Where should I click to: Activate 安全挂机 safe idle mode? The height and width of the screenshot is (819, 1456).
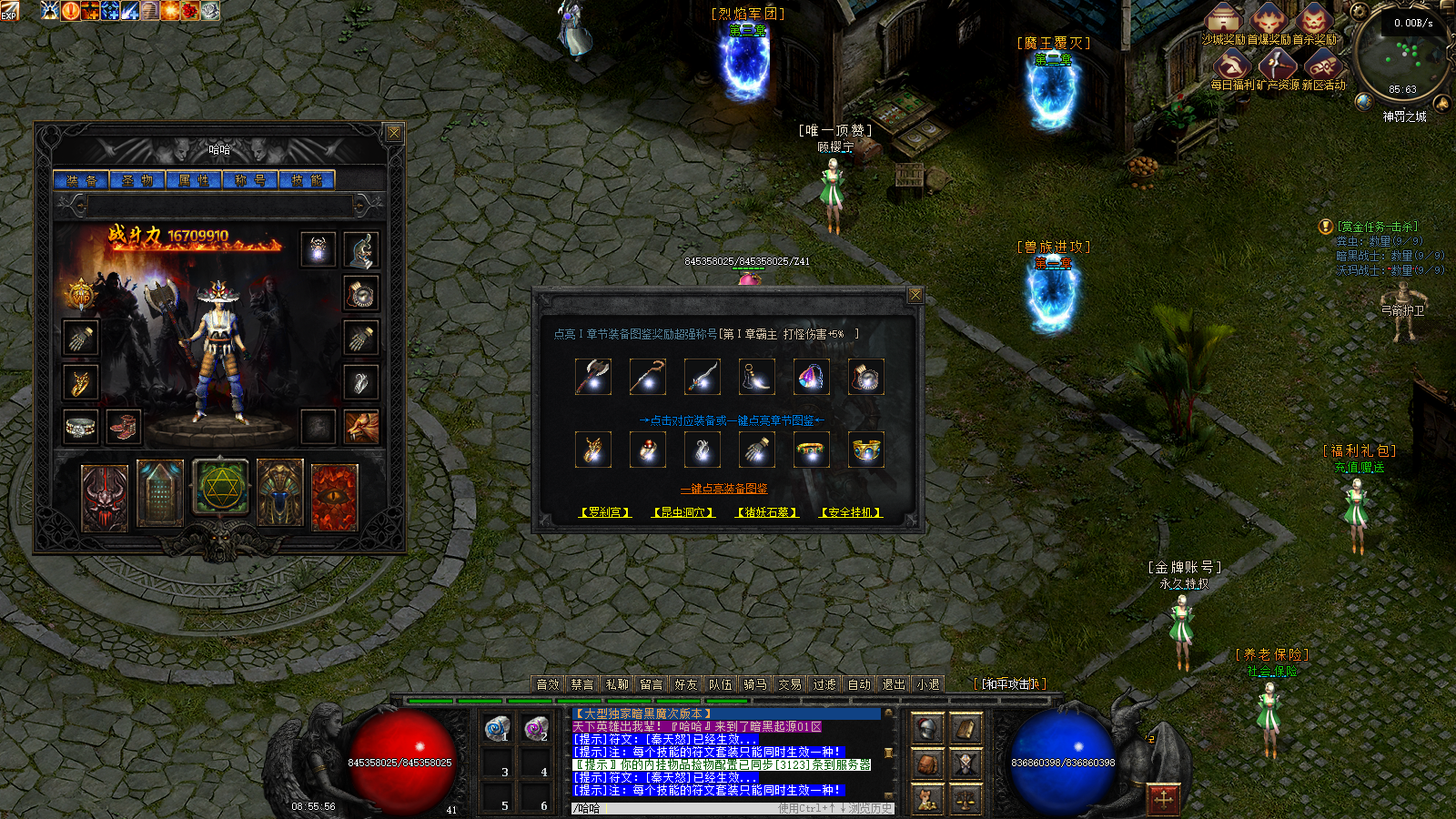click(x=851, y=513)
